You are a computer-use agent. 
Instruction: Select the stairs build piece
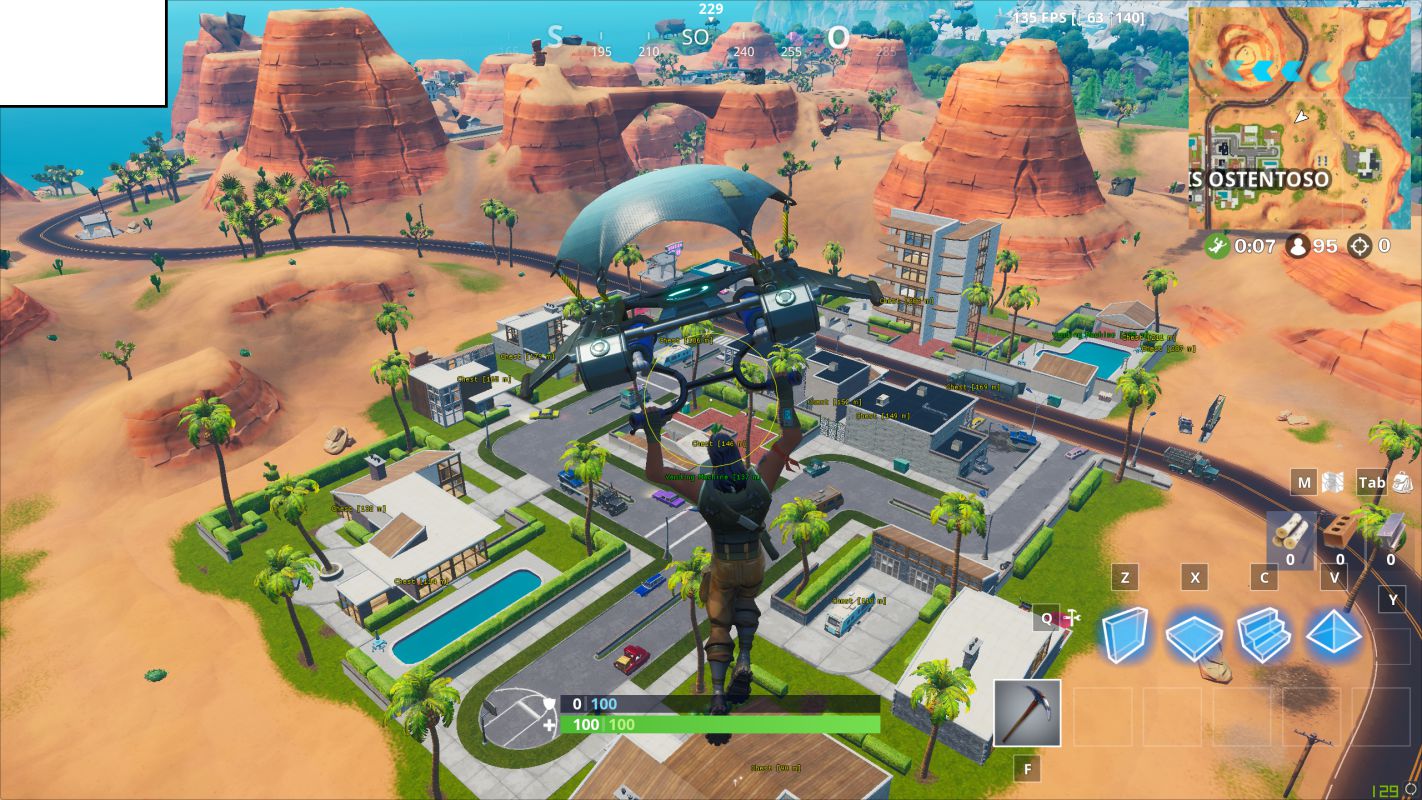click(1264, 636)
